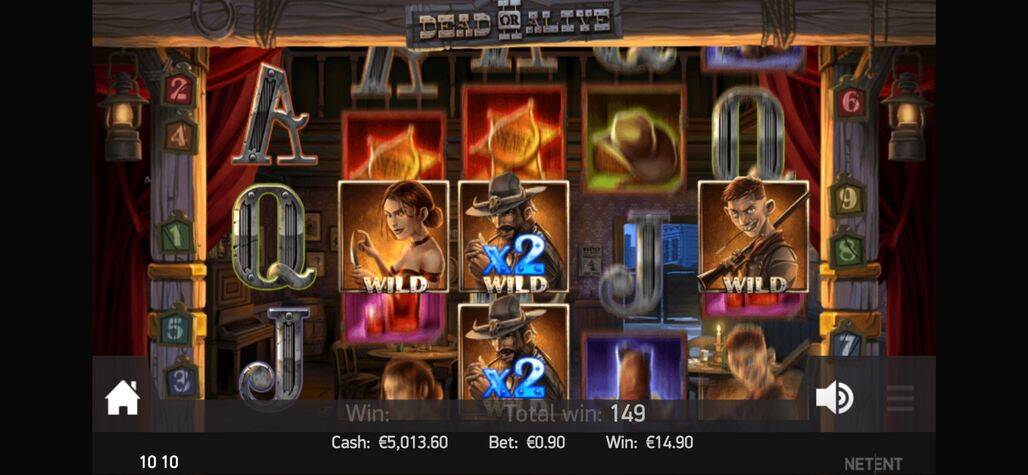Select payline marker number 4
The image size is (1028, 475).
click(179, 135)
